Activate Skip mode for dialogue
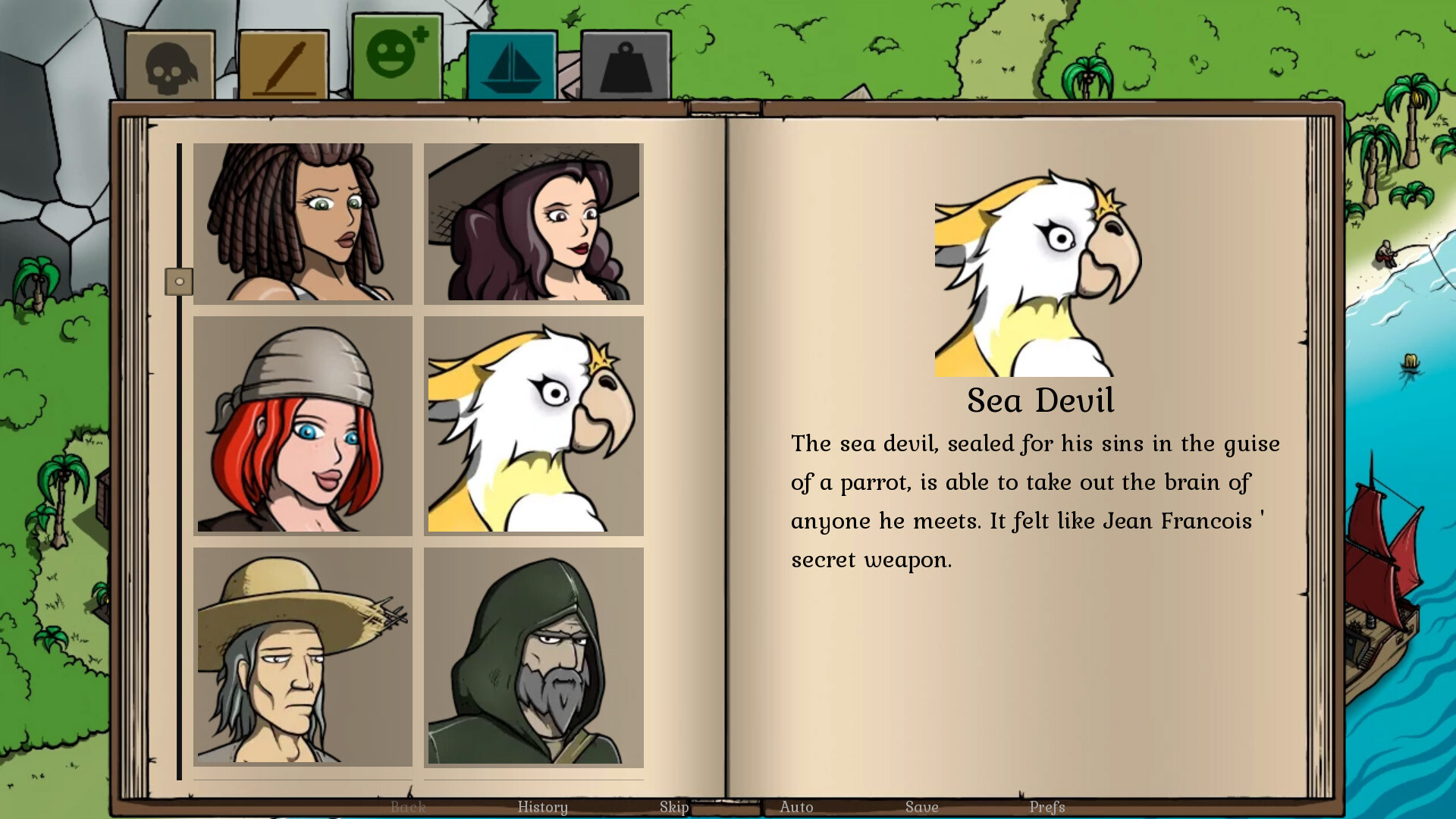The width and height of the screenshot is (1456, 819). (673, 807)
